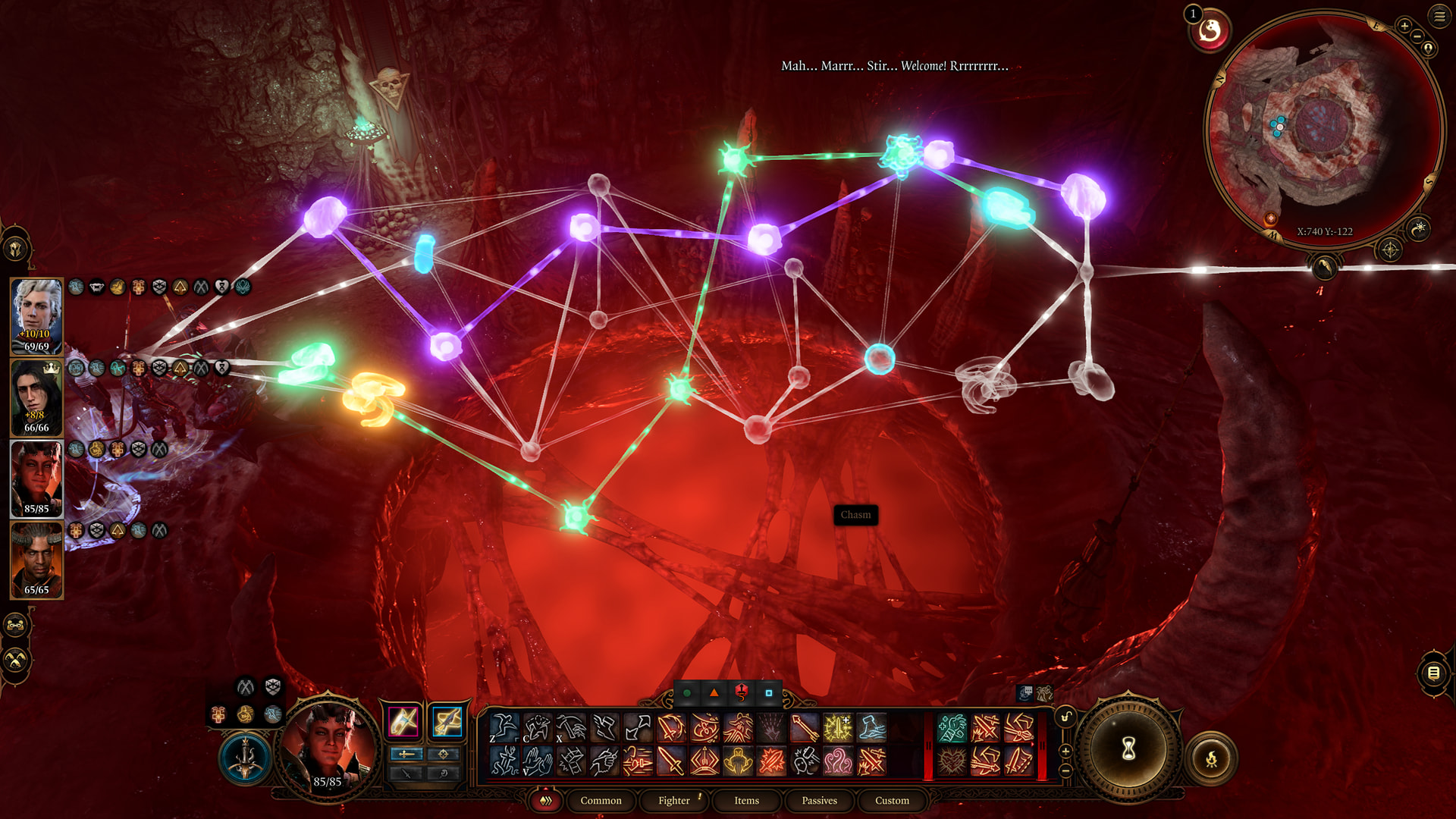
Task: Switch to the Custom hotbar tab
Action: coord(892,800)
